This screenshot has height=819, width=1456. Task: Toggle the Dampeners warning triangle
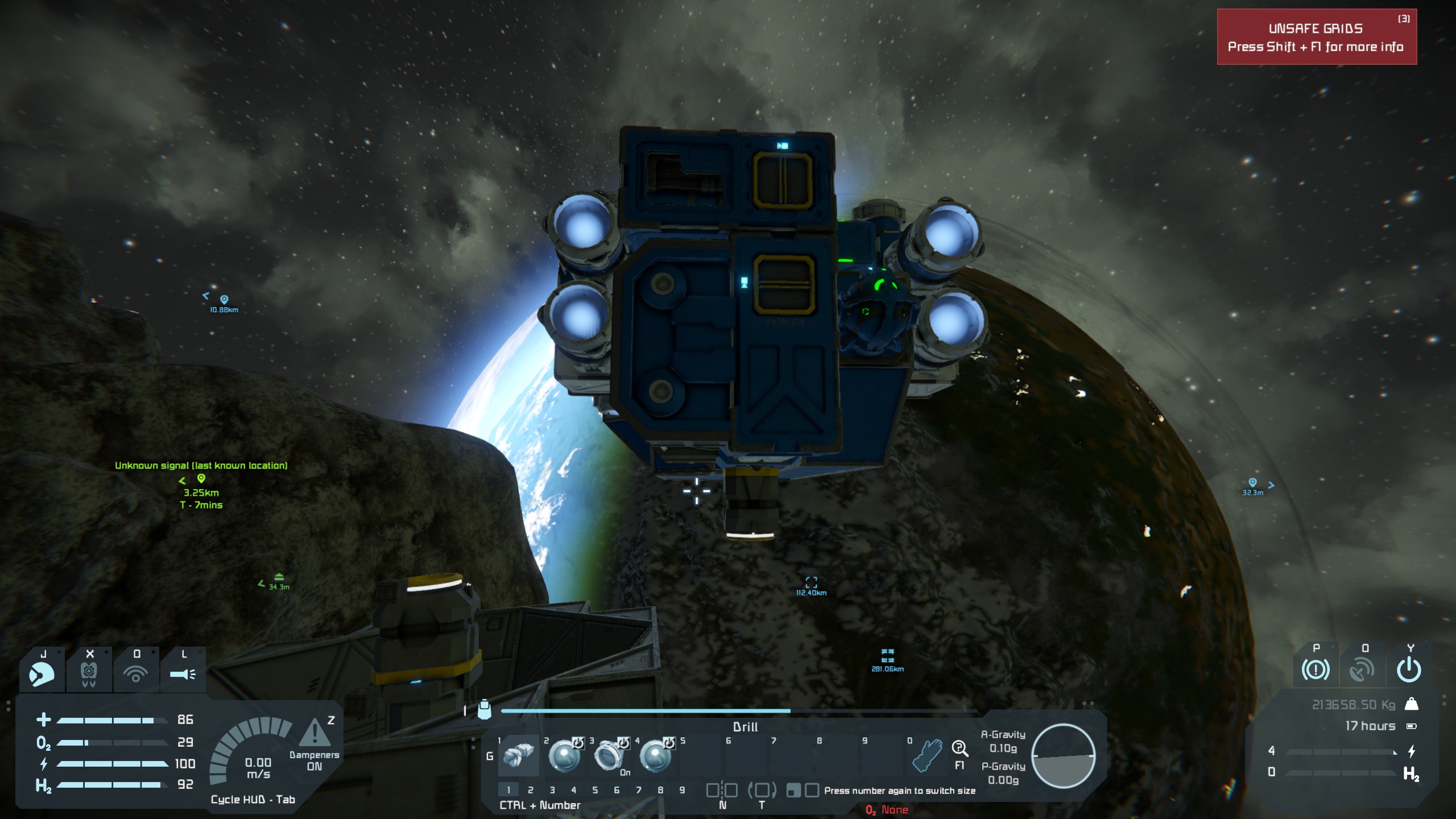315,733
